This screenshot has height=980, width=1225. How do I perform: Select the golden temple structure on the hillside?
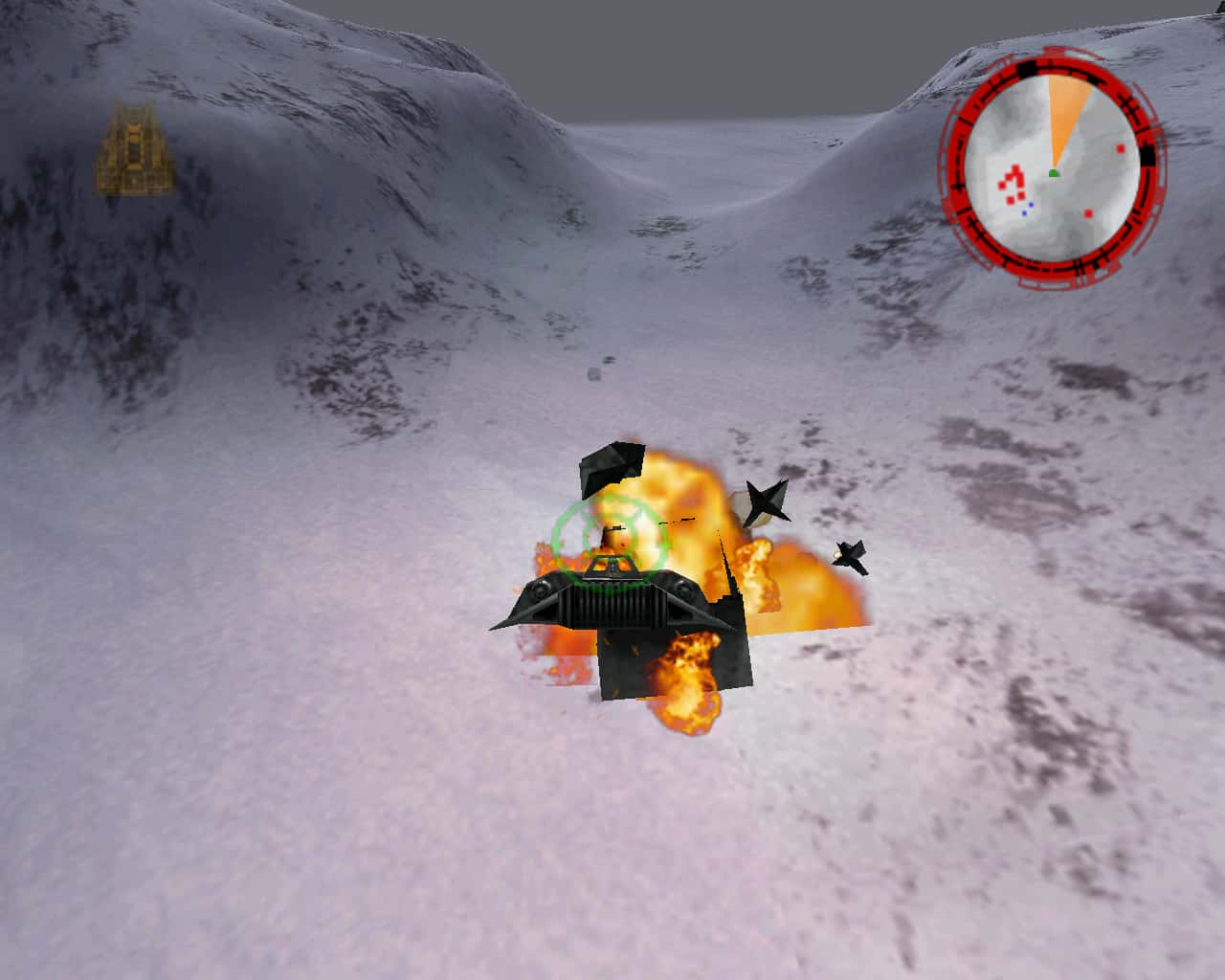pyautogui.click(x=134, y=148)
